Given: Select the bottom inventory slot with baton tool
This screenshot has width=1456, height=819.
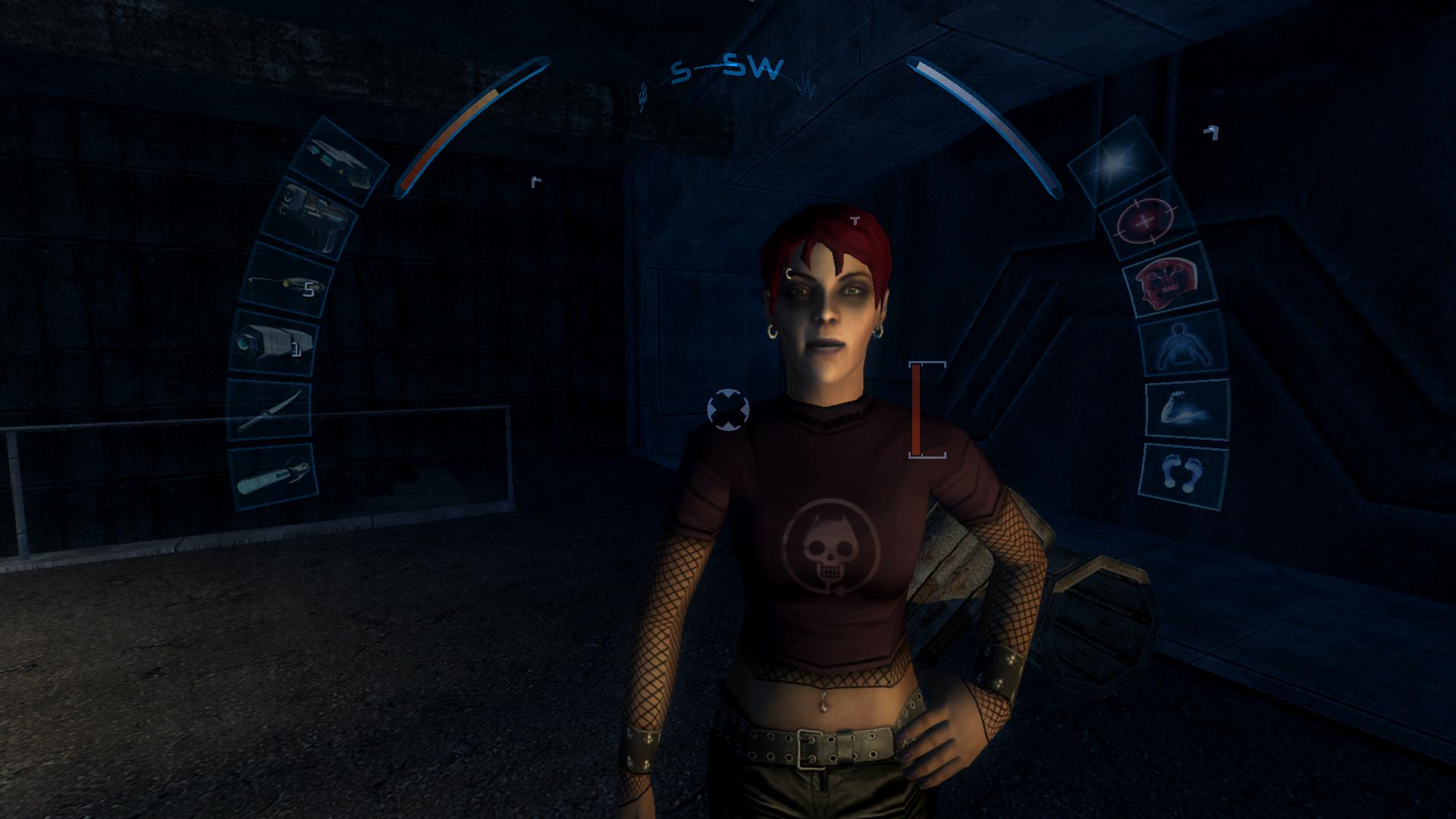Looking at the screenshot, I should (x=274, y=476).
